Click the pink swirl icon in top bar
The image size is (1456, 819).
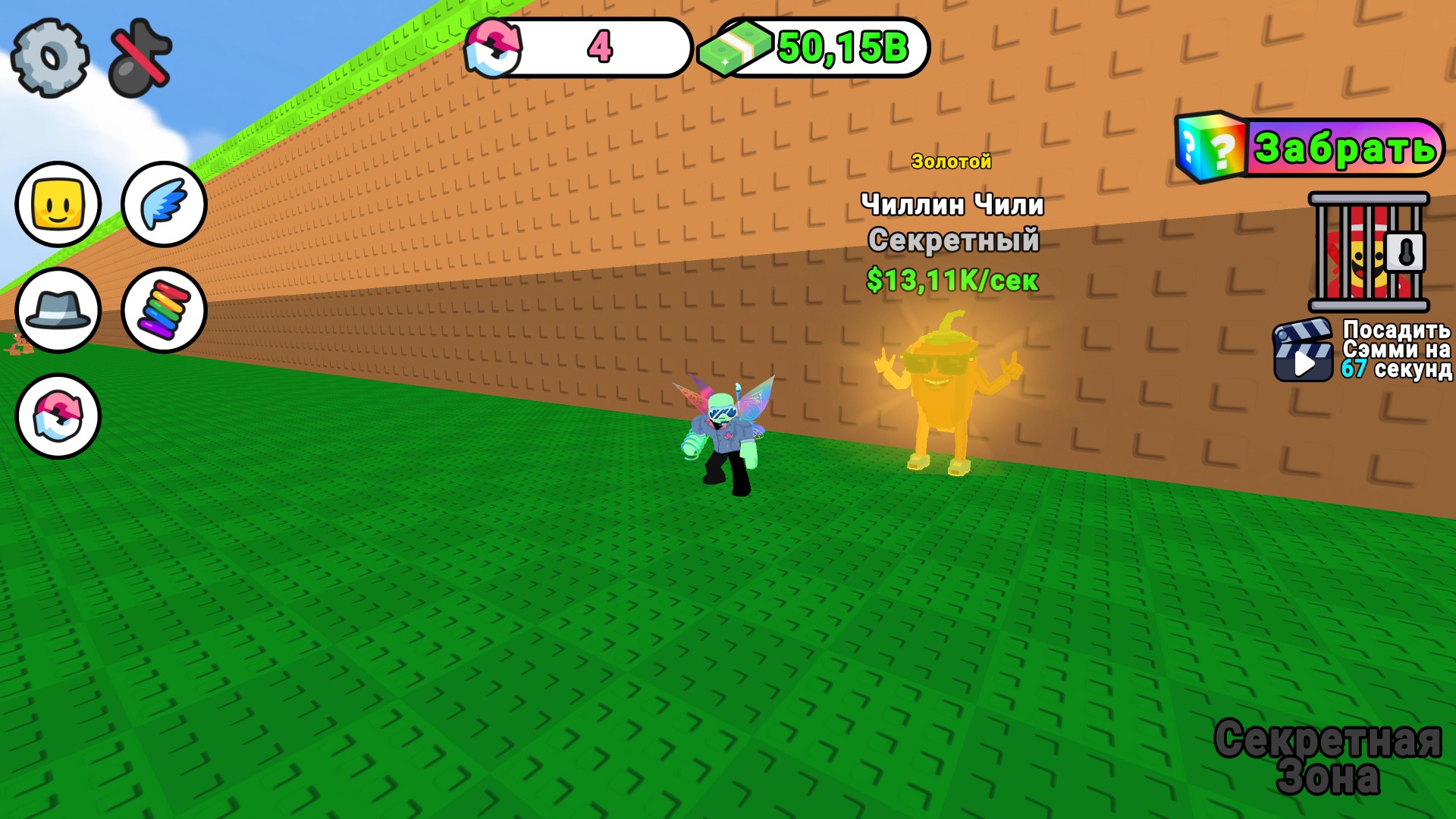click(x=494, y=48)
